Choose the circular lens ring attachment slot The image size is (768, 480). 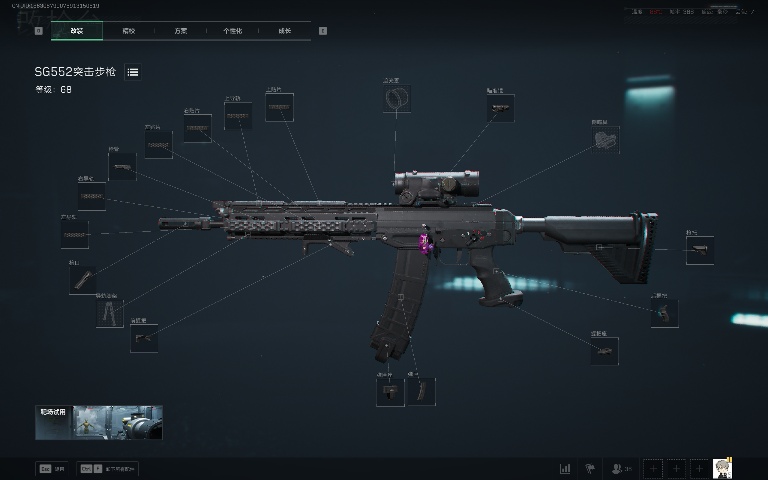pos(397,99)
